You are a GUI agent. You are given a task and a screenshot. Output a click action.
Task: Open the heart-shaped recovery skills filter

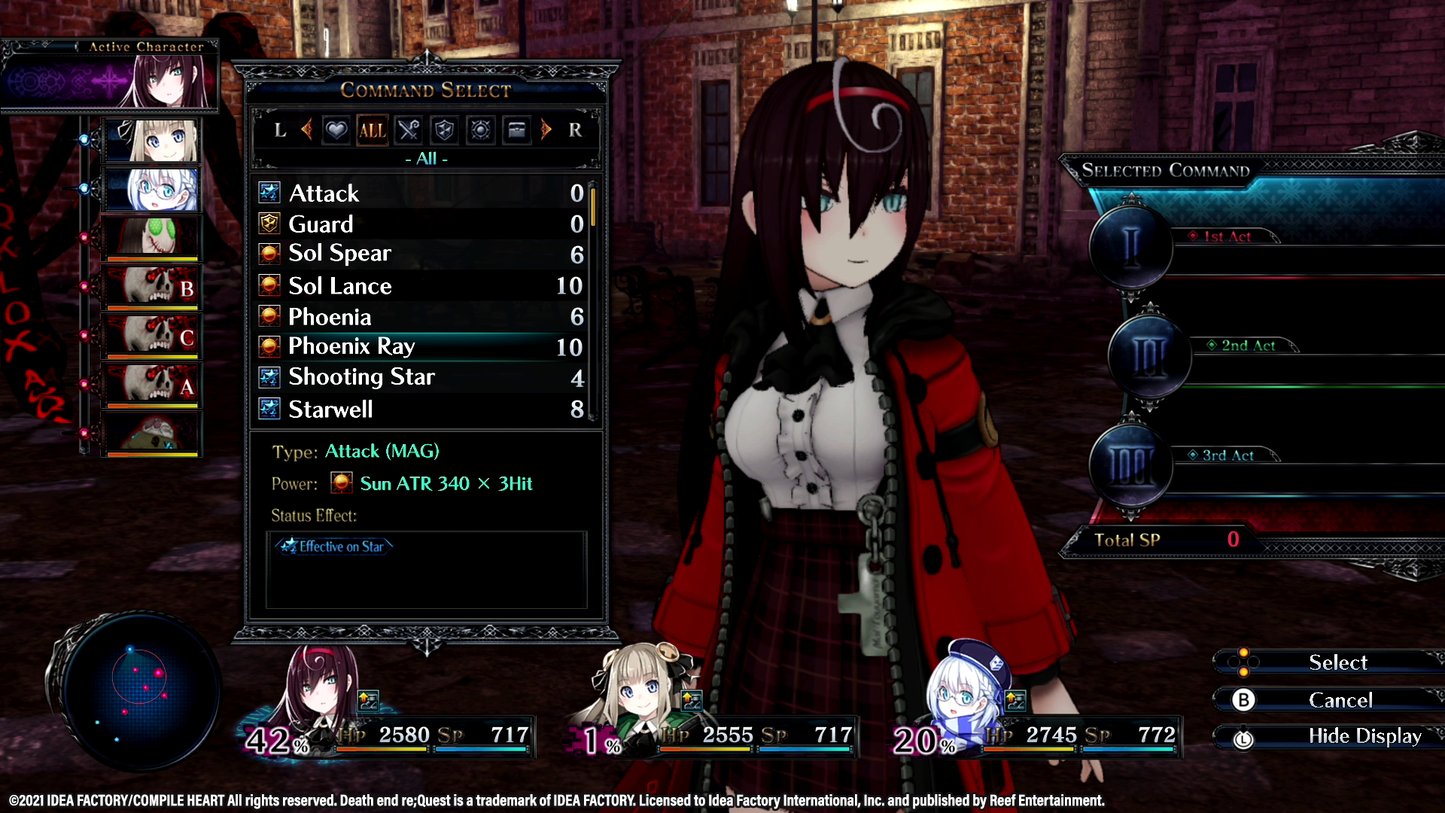click(335, 130)
